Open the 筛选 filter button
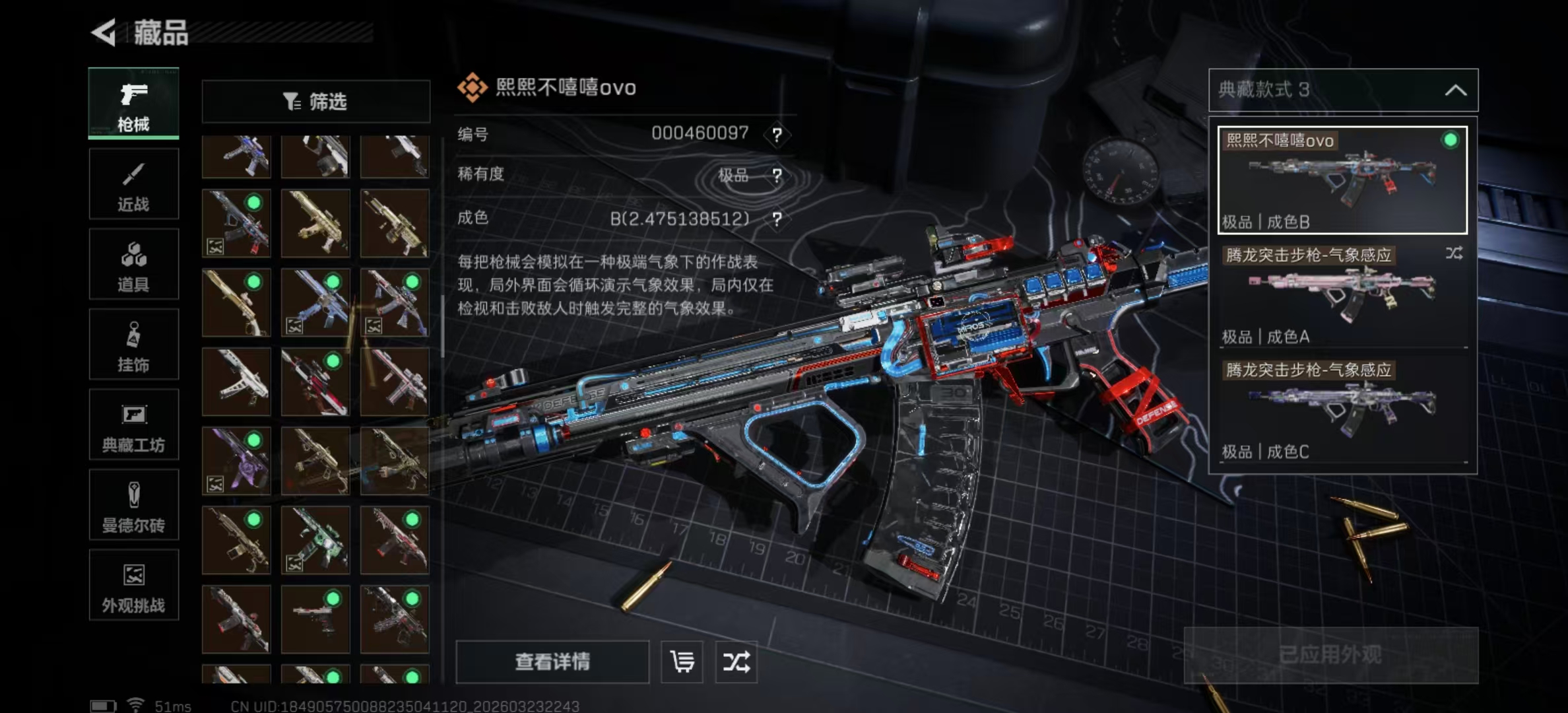The width and height of the screenshot is (1568, 713). point(315,102)
